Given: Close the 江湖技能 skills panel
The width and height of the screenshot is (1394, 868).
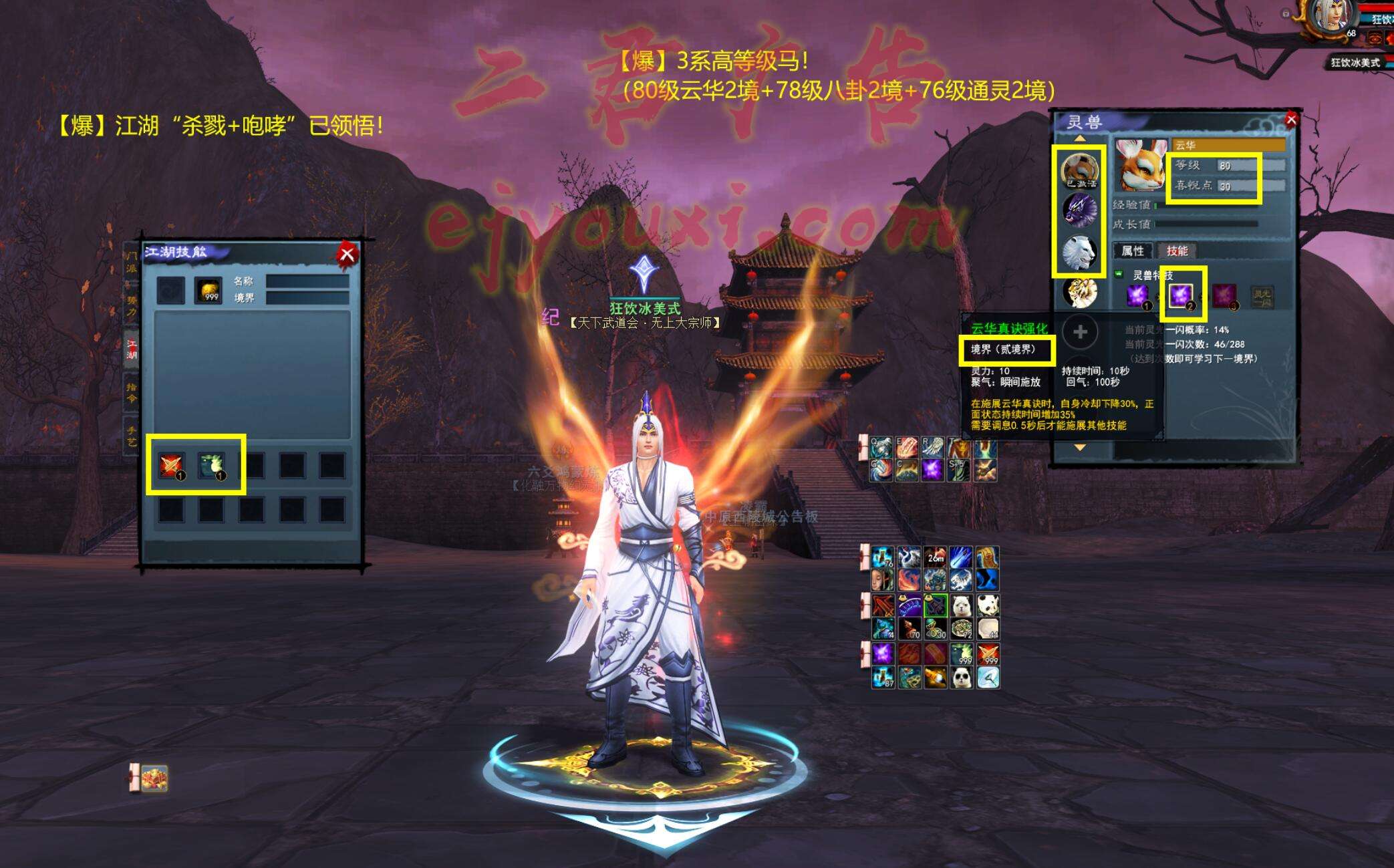Looking at the screenshot, I should pyautogui.click(x=347, y=254).
